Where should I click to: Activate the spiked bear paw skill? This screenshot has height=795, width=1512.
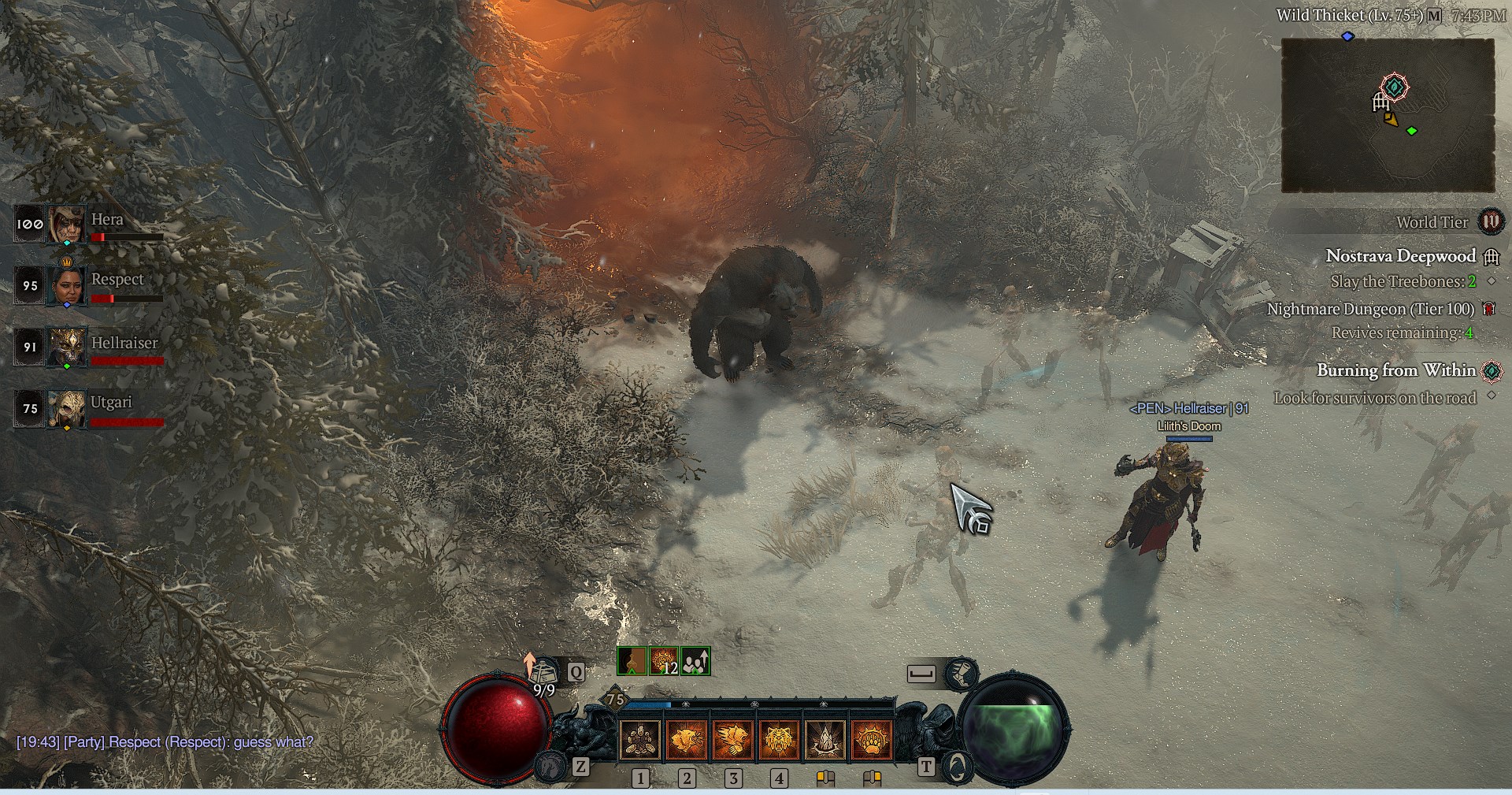pyautogui.click(x=872, y=740)
